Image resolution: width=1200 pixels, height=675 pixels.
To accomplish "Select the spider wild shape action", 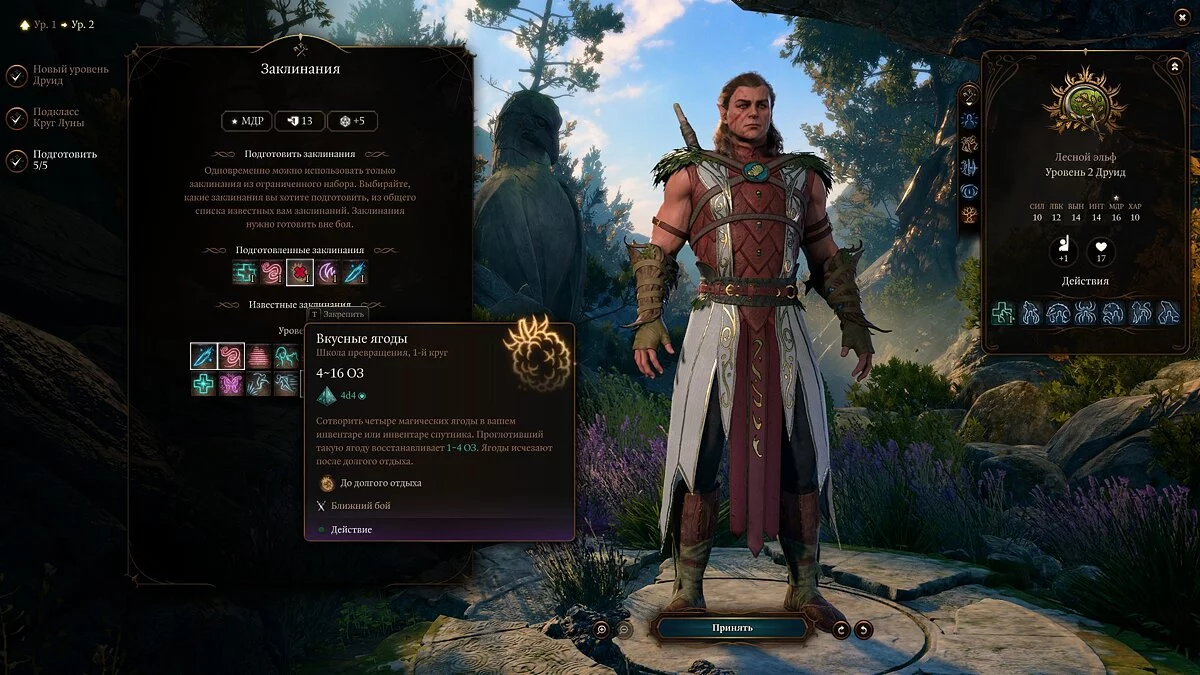I will click(1085, 313).
